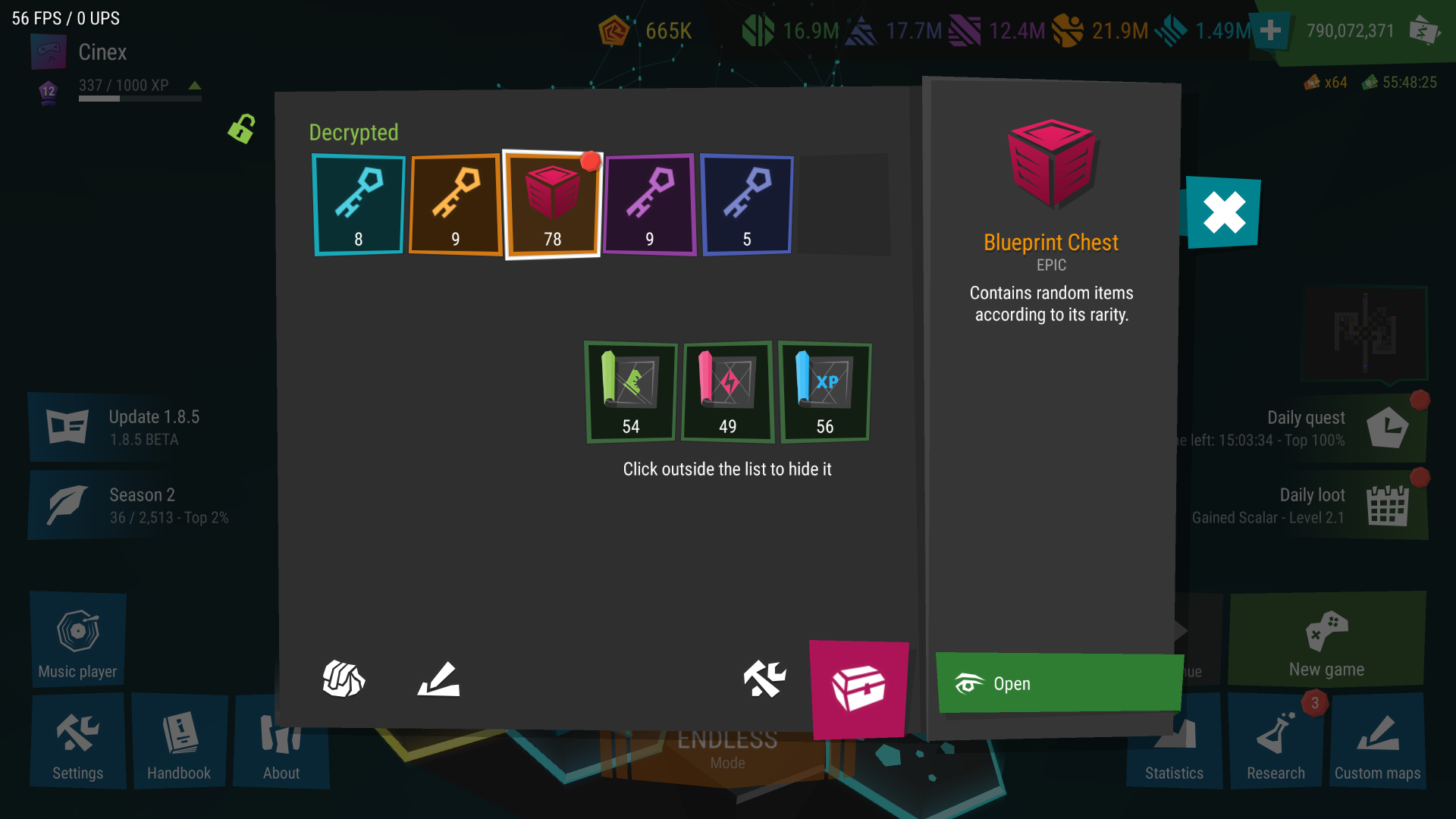Select the pink lightning blueprint item
The height and width of the screenshot is (819, 1456).
pyautogui.click(x=727, y=391)
